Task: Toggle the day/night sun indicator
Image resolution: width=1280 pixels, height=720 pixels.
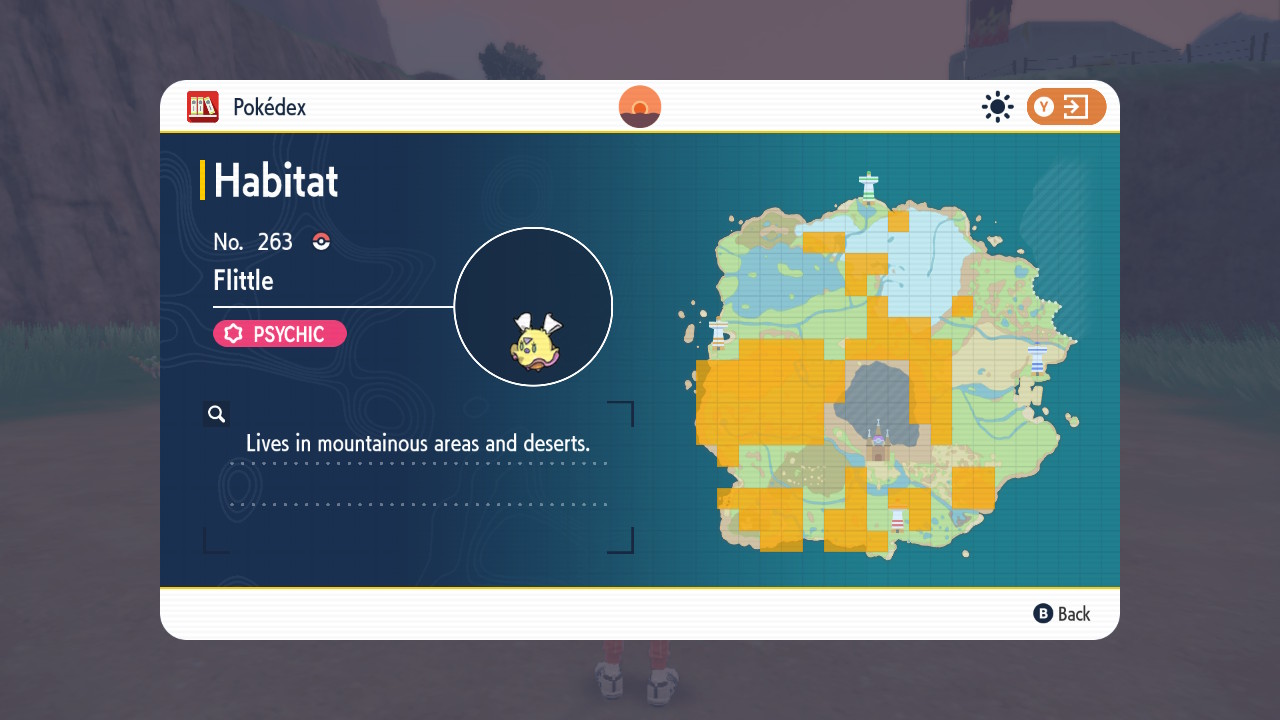Action: click(997, 106)
